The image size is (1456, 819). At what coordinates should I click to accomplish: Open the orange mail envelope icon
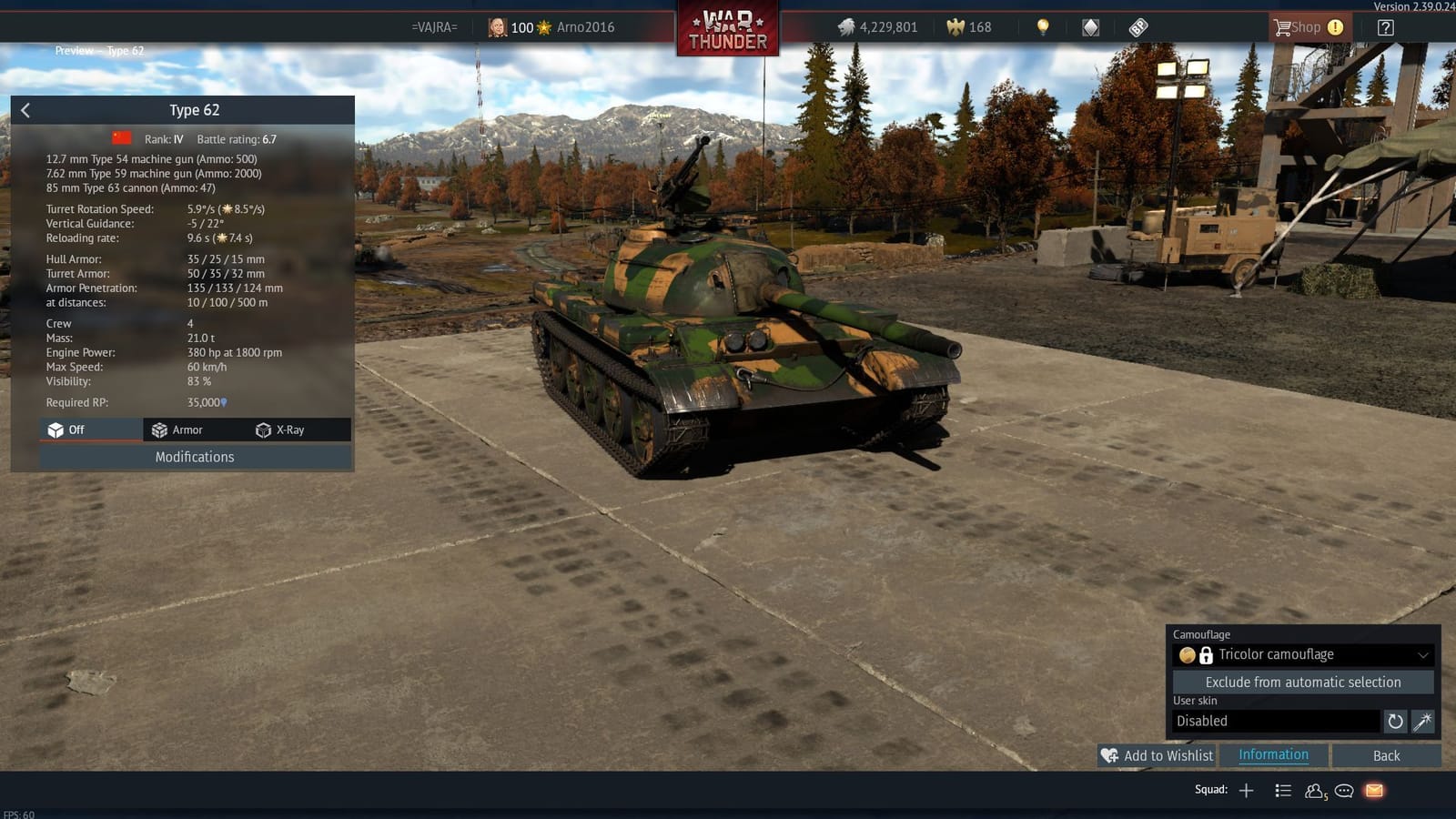point(1372,790)
